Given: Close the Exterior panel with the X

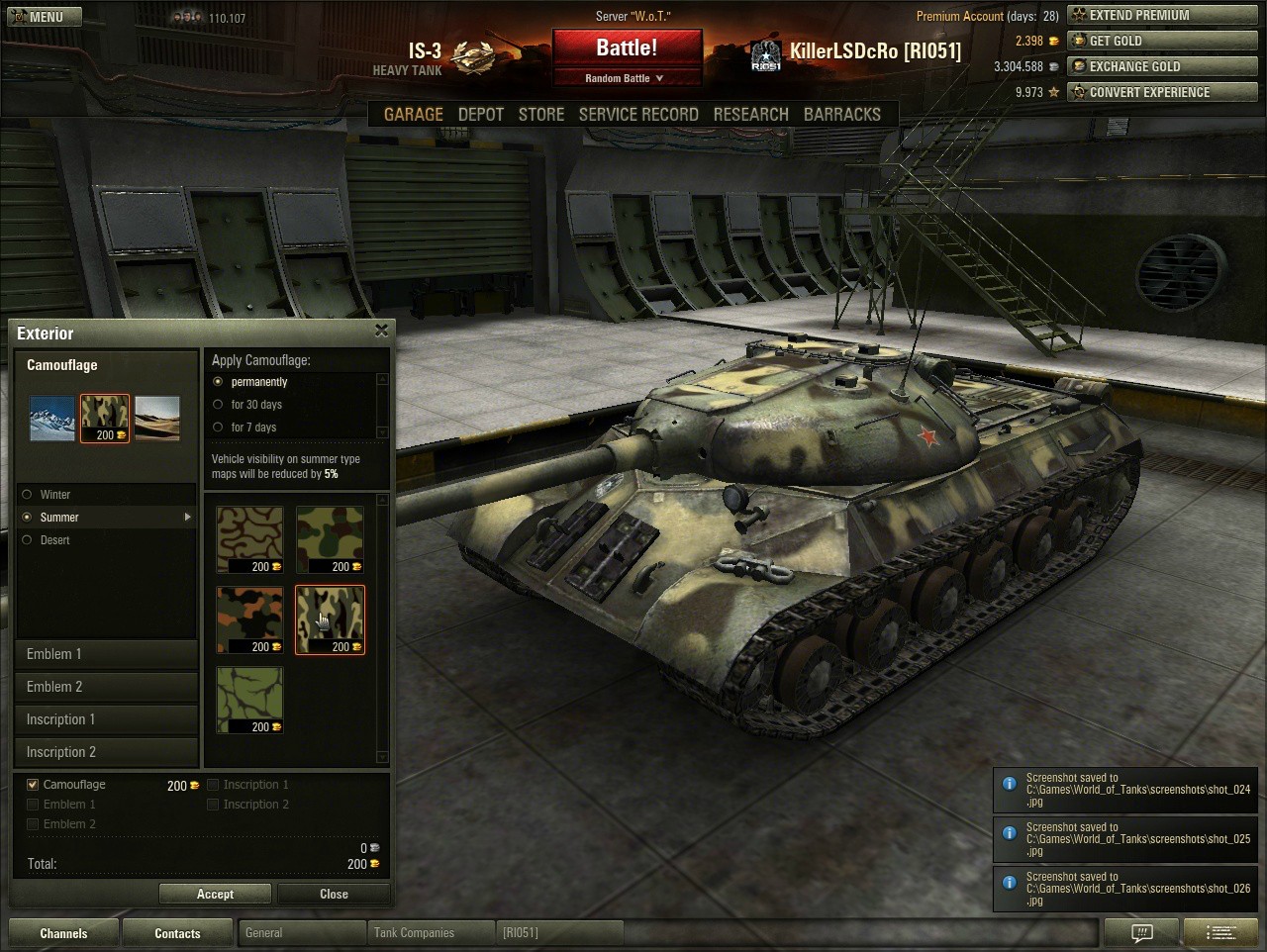Looking at the screenshot, I should tap(382, 331).
